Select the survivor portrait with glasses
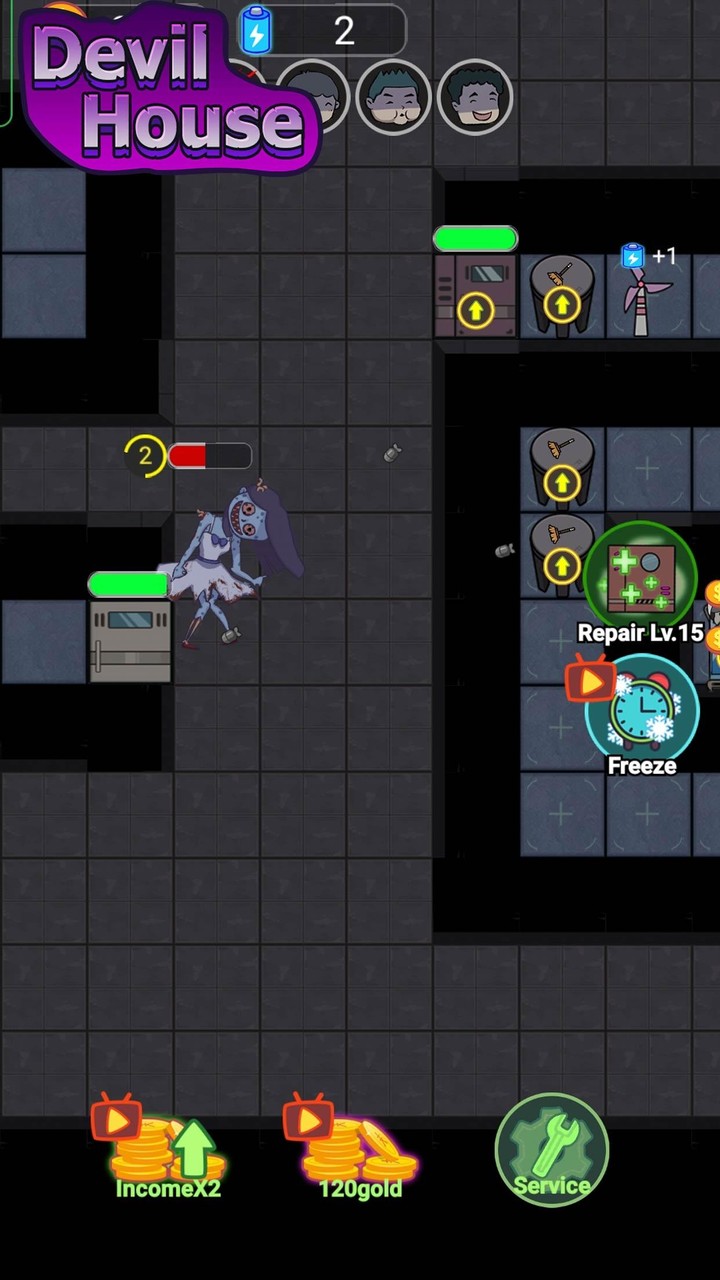Viewport: 720px width, 1280px height. [394, 97]
